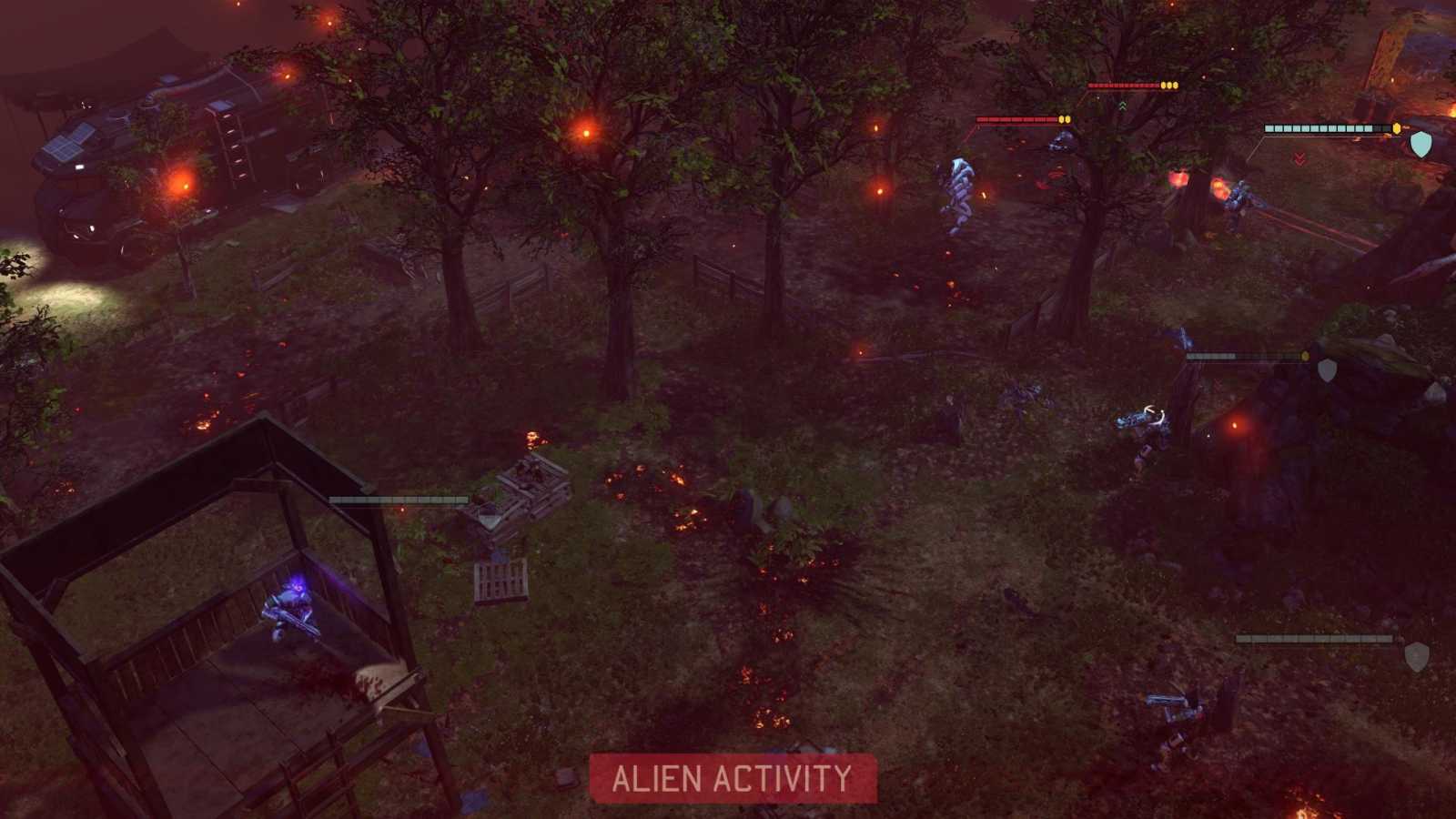Image resolution: width=1456 pixels, height=819 pixels.
Task: Click a yellow armor pip beside the top alien's bar
Action: 1170,86
